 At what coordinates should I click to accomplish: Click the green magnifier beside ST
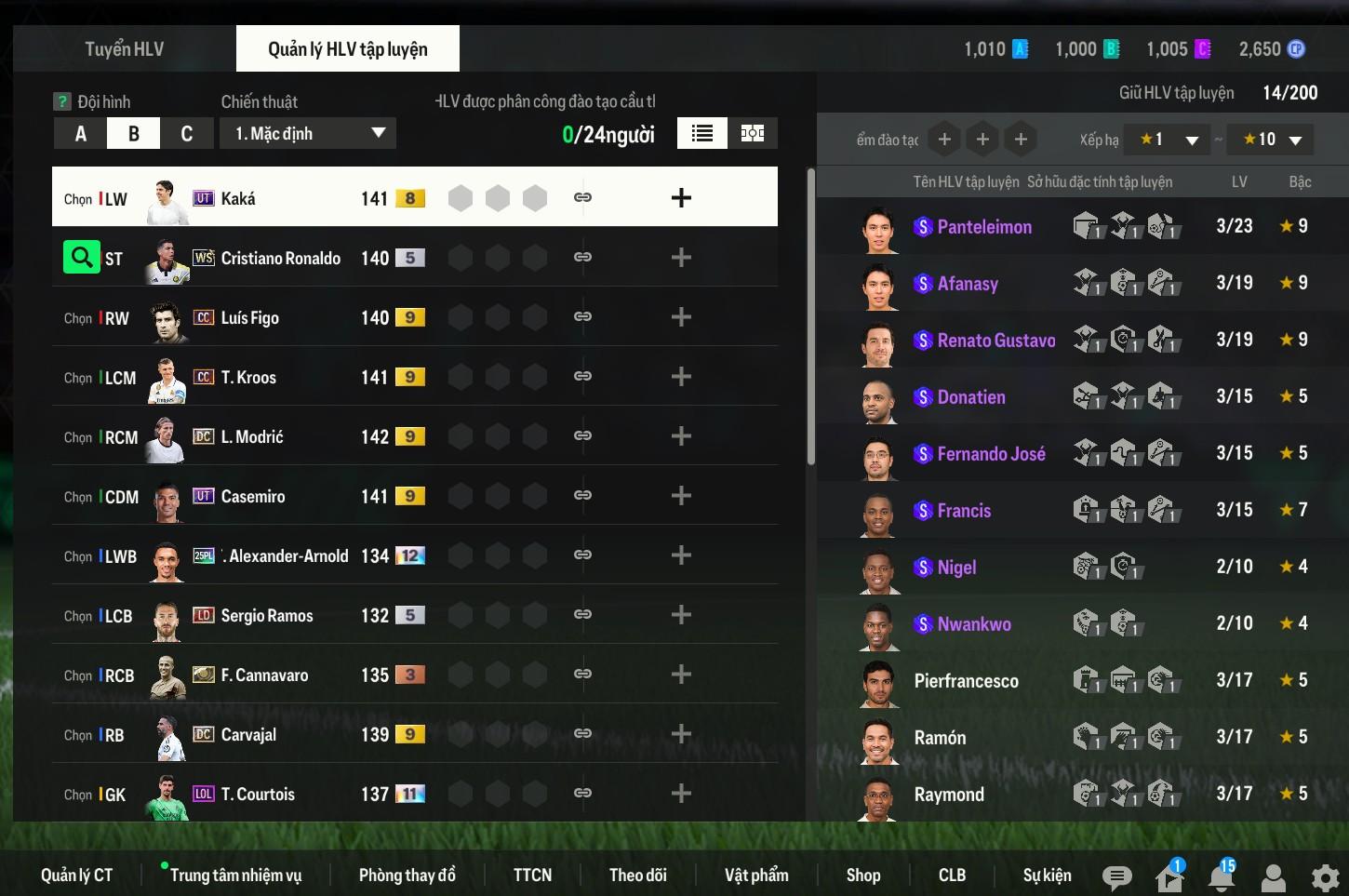pyautogui.click(x=81, y=257)
